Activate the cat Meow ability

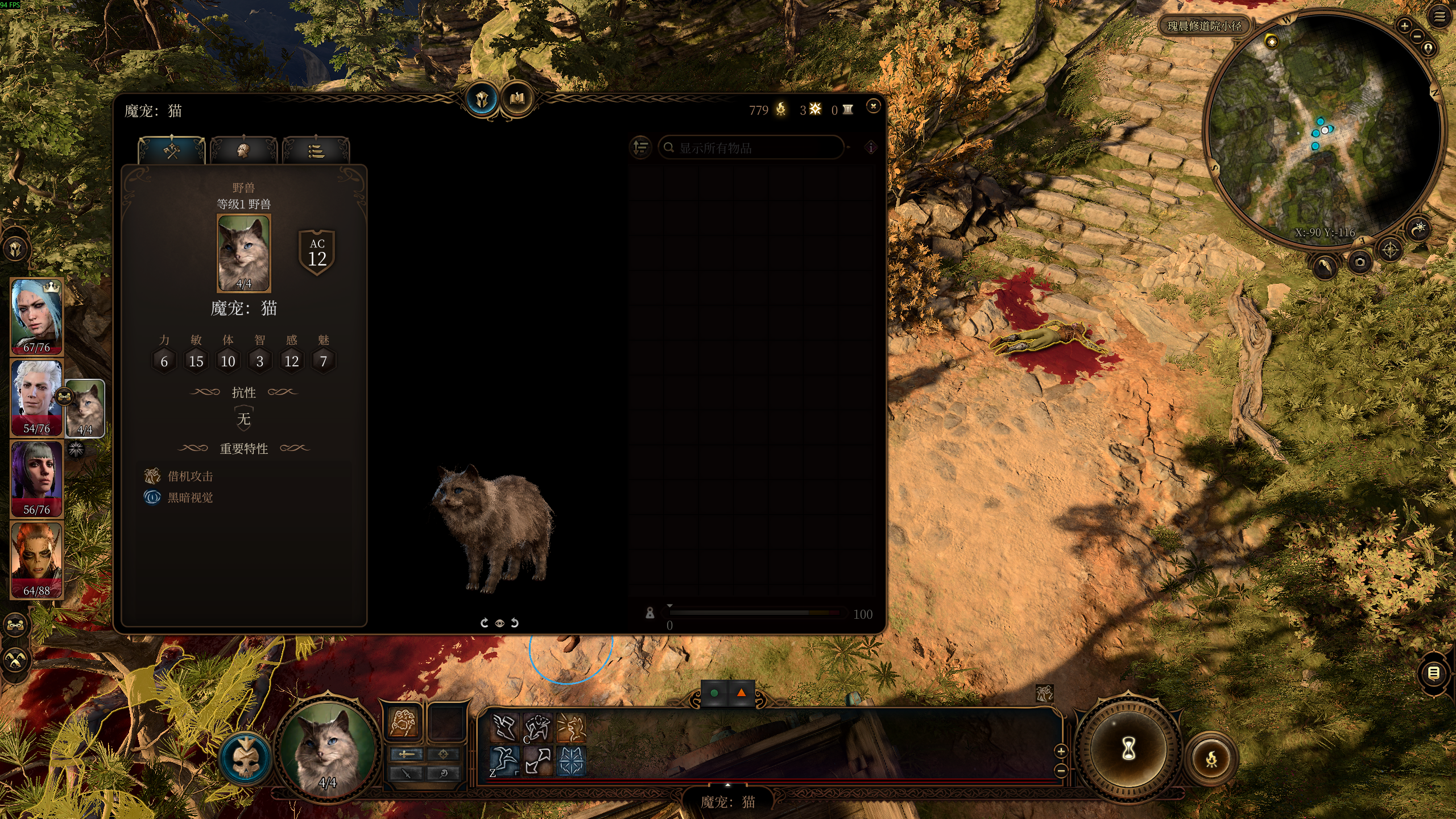point(570,728)
